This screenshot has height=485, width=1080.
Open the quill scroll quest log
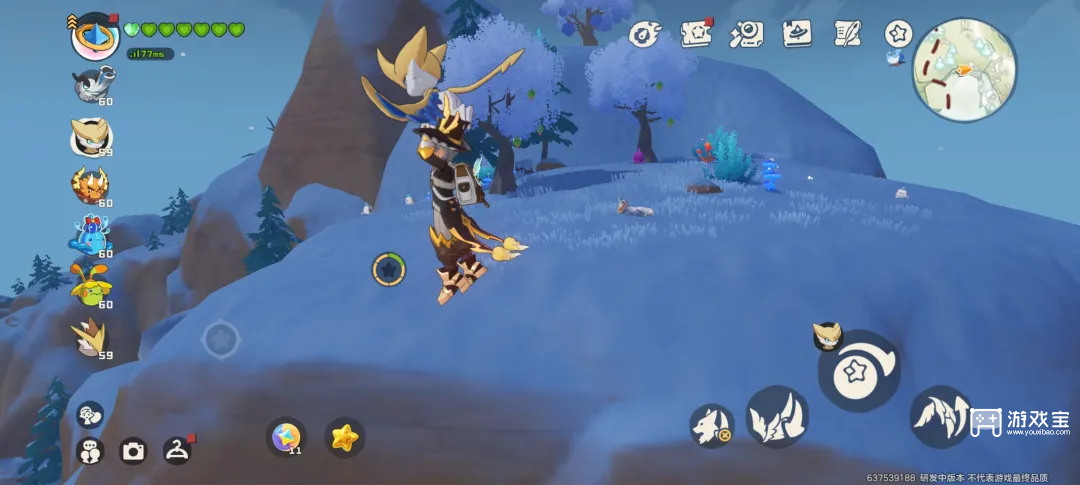point(847,34)
